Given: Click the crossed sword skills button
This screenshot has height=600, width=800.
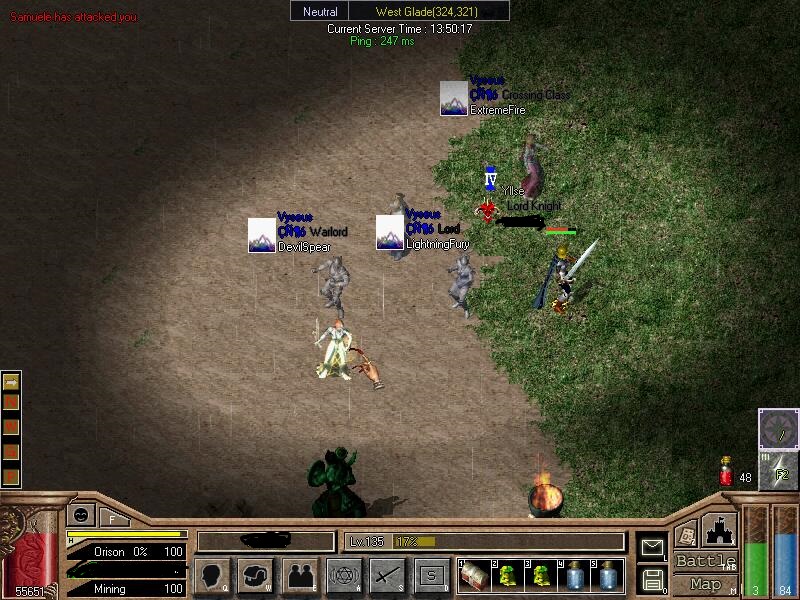Looking at the screenshot, I should tap(387, 575).
